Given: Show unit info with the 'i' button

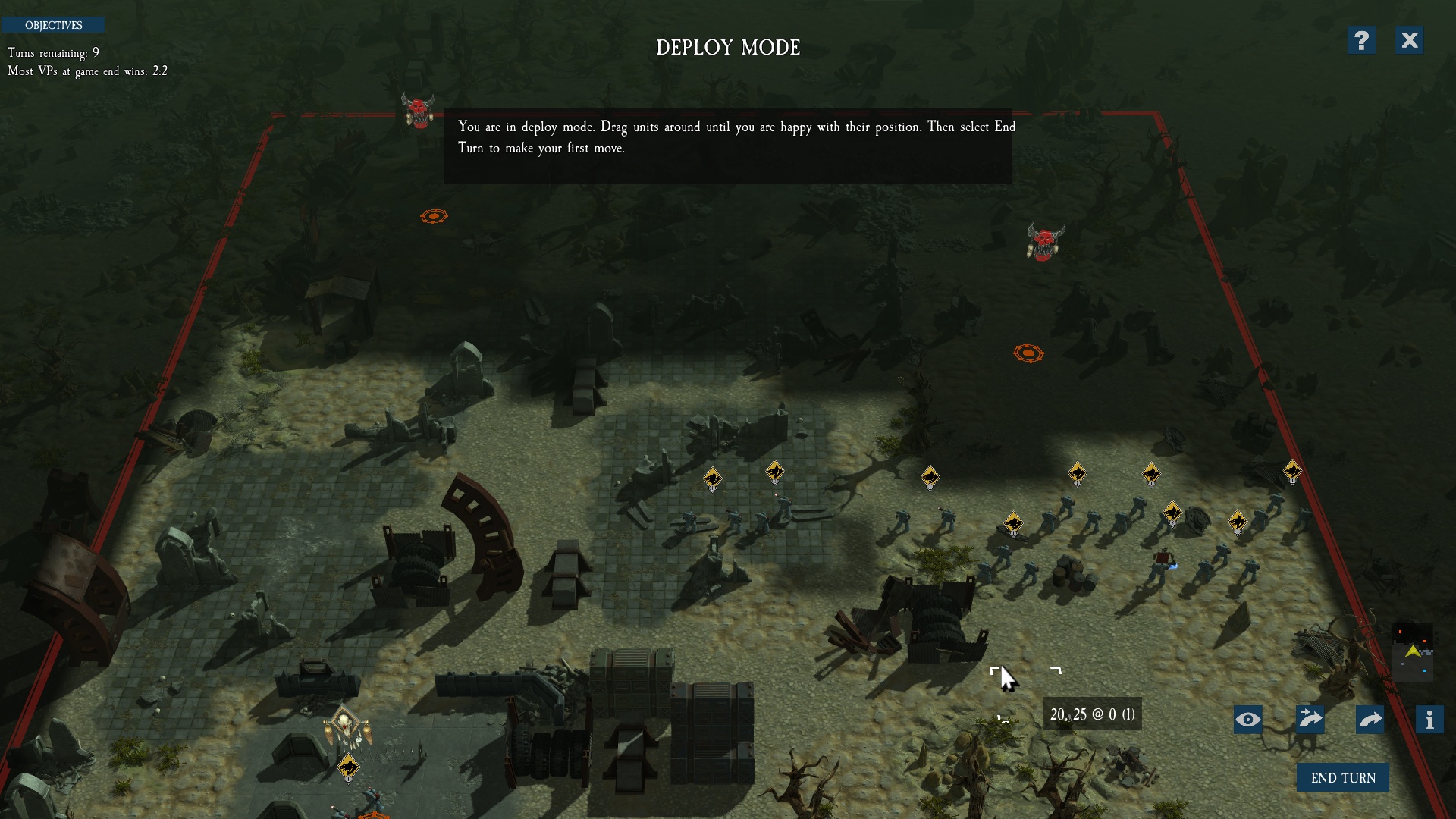Looking at the screenshot, I should click(1429, 719).
